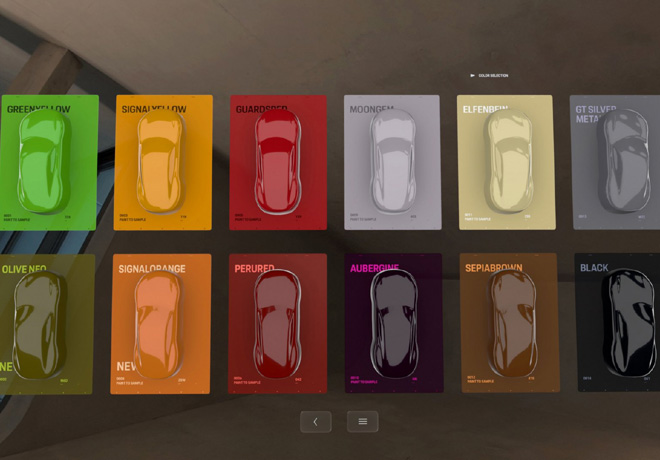This screenshot has width=660, height=460.
Task: Open the hamburger menu button
Action: pos(362,421)
